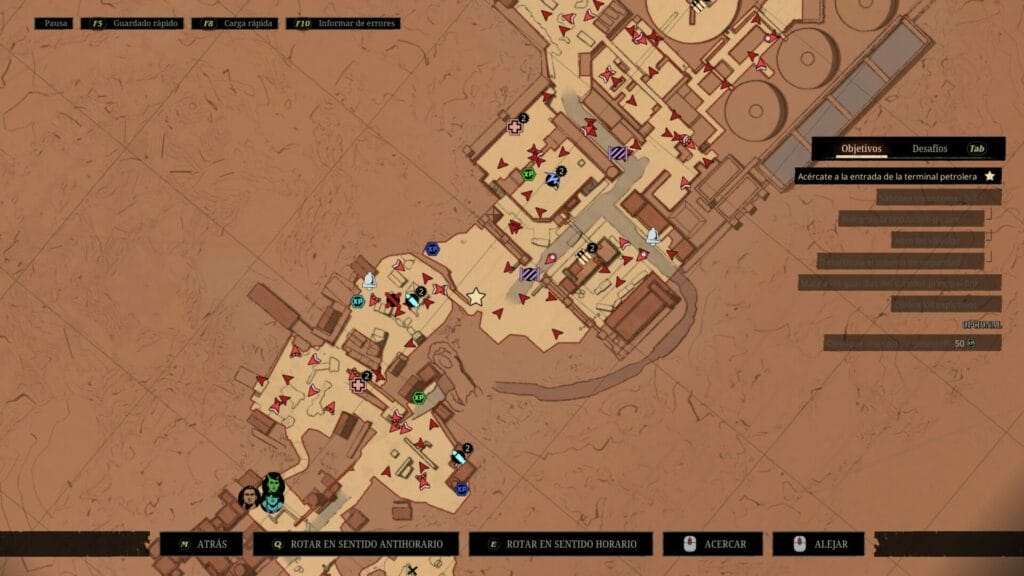This screenshot has width=1024, height=576.
Task: Choose Guardado rápido quick save
Action: pos(136,22)
